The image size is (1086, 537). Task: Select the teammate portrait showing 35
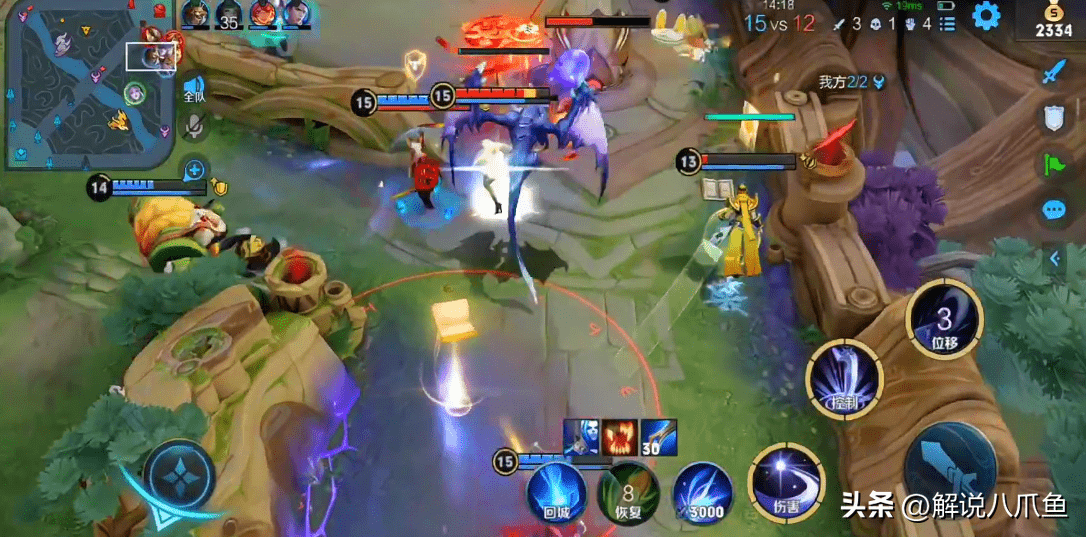229,15
